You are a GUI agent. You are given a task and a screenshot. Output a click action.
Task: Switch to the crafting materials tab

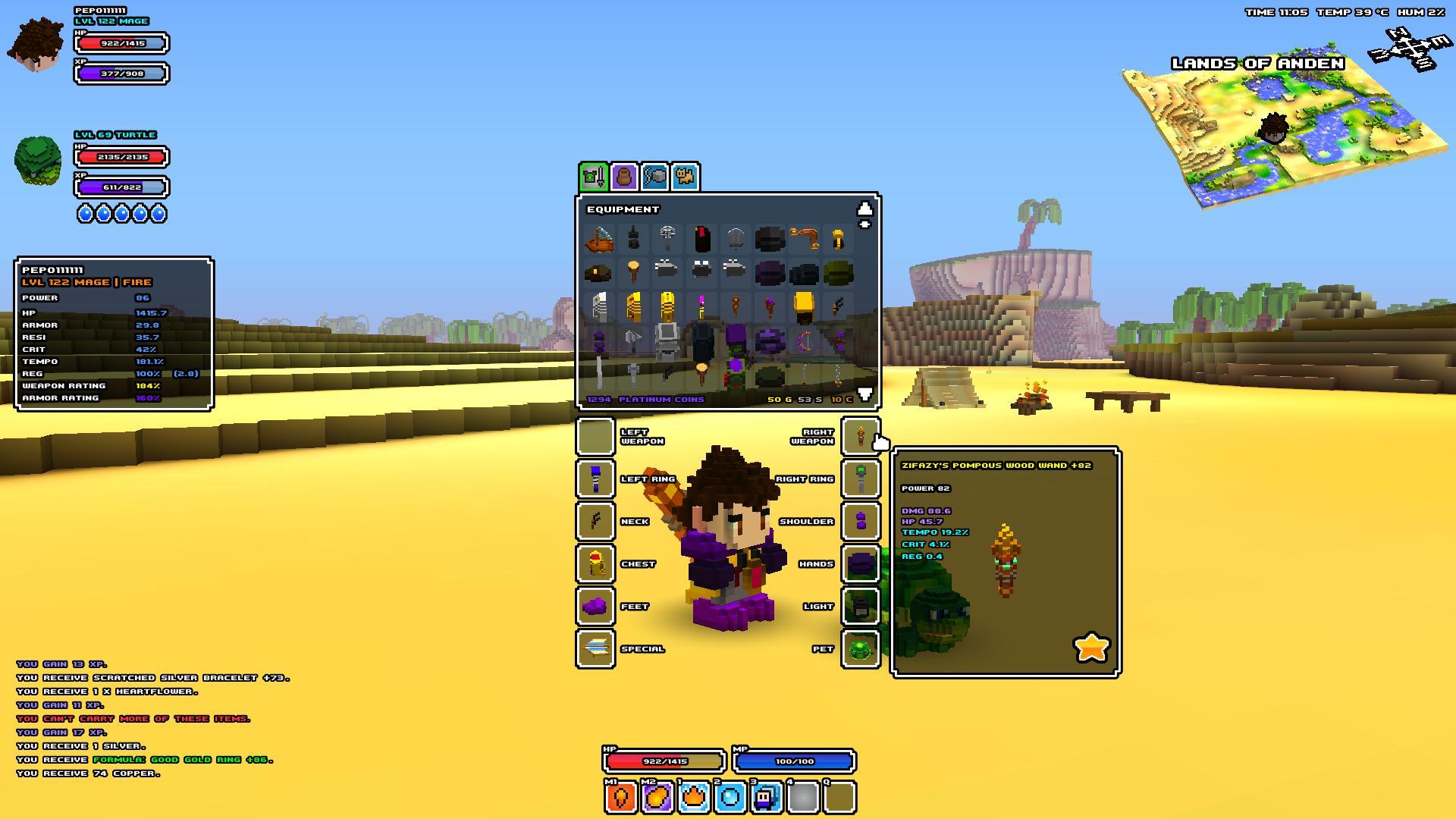point(654,177)
